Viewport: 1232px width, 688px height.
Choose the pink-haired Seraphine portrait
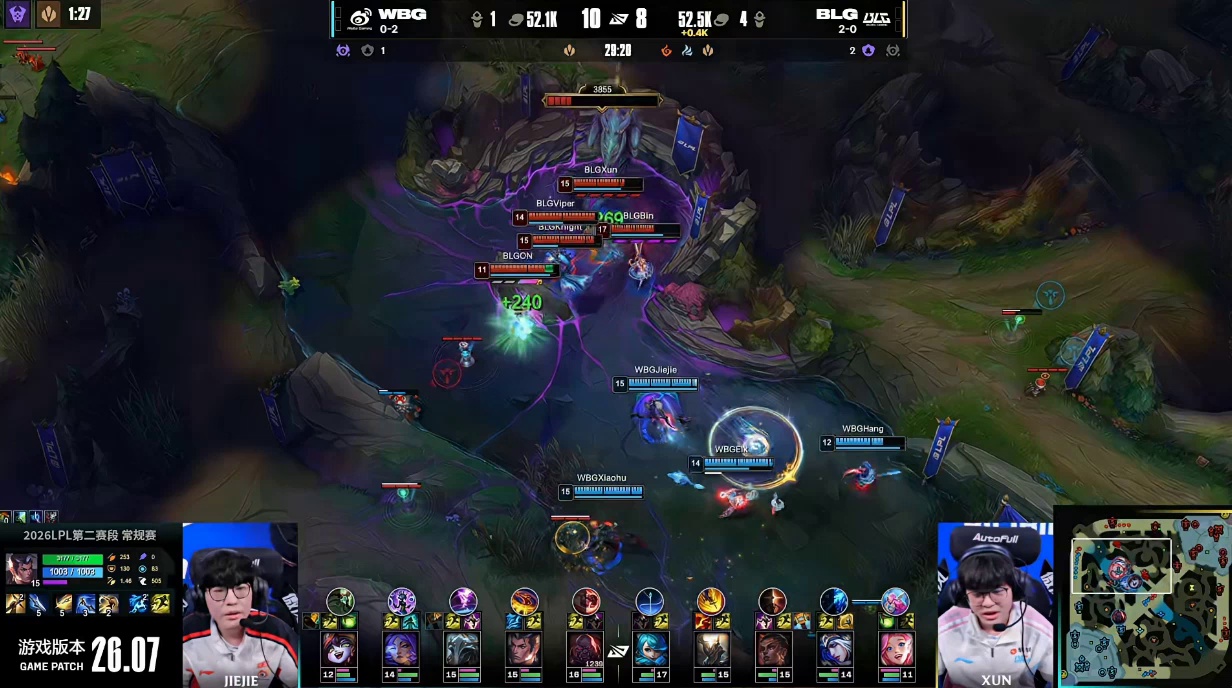pos(895,648)
